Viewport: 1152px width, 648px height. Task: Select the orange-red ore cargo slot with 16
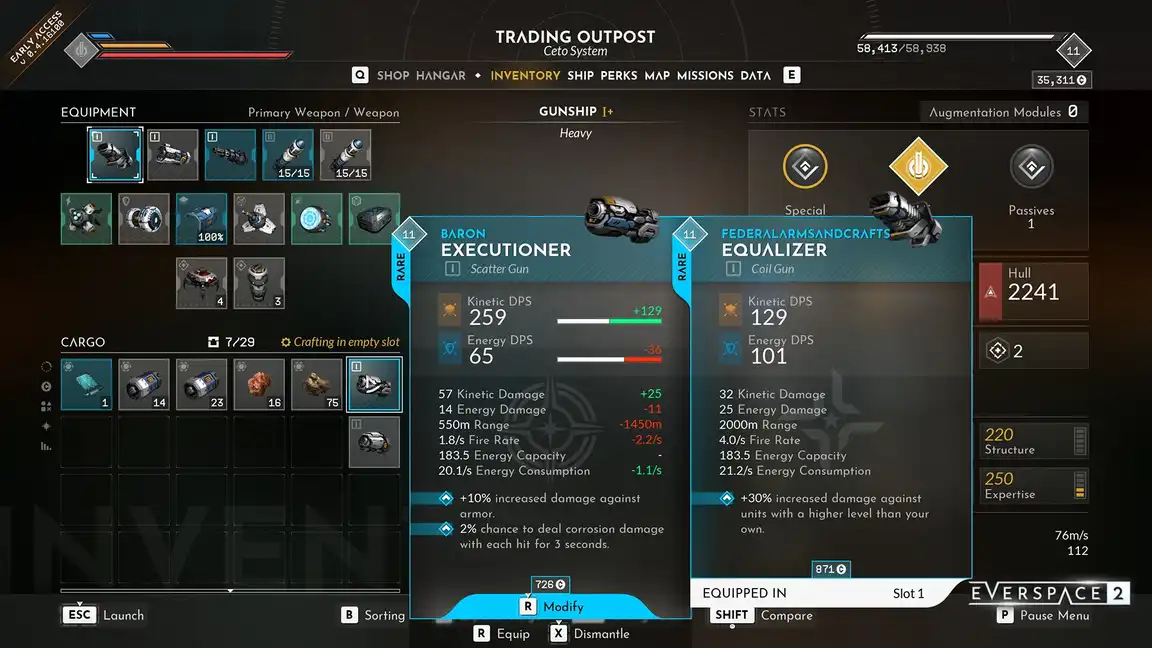click(259, 384)
